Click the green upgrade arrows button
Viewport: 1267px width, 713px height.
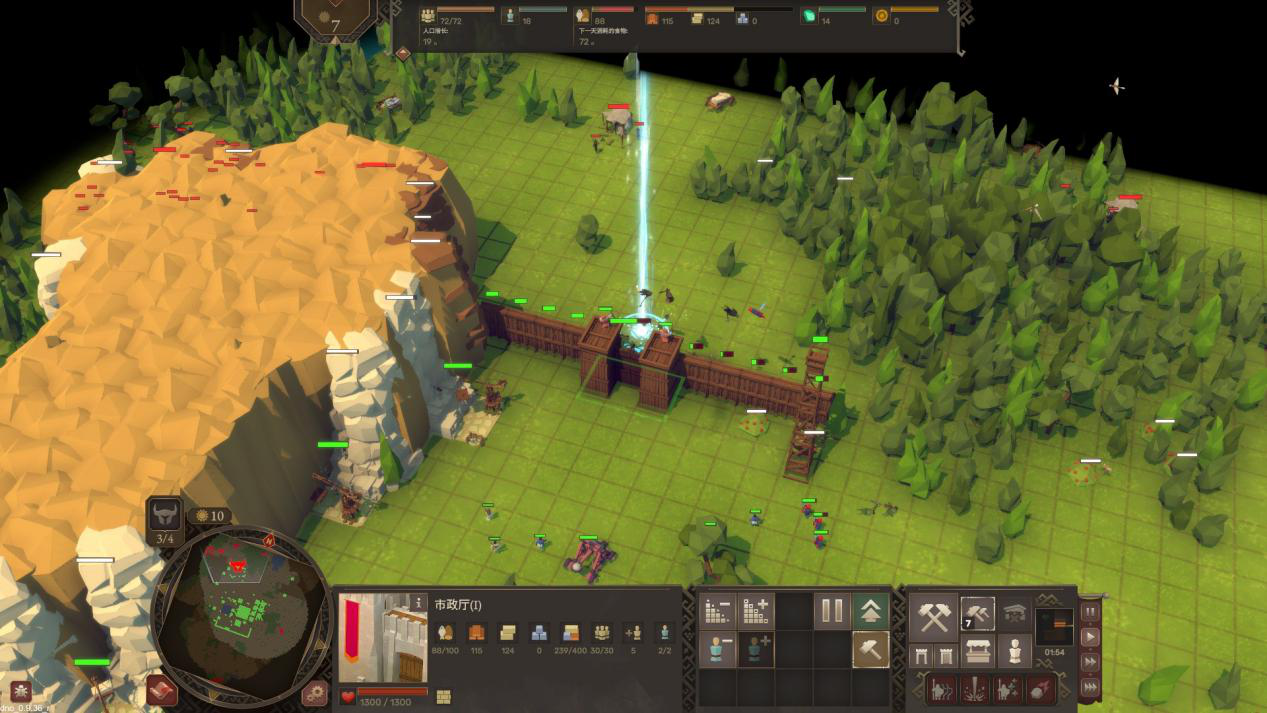(x=870, y=611)
